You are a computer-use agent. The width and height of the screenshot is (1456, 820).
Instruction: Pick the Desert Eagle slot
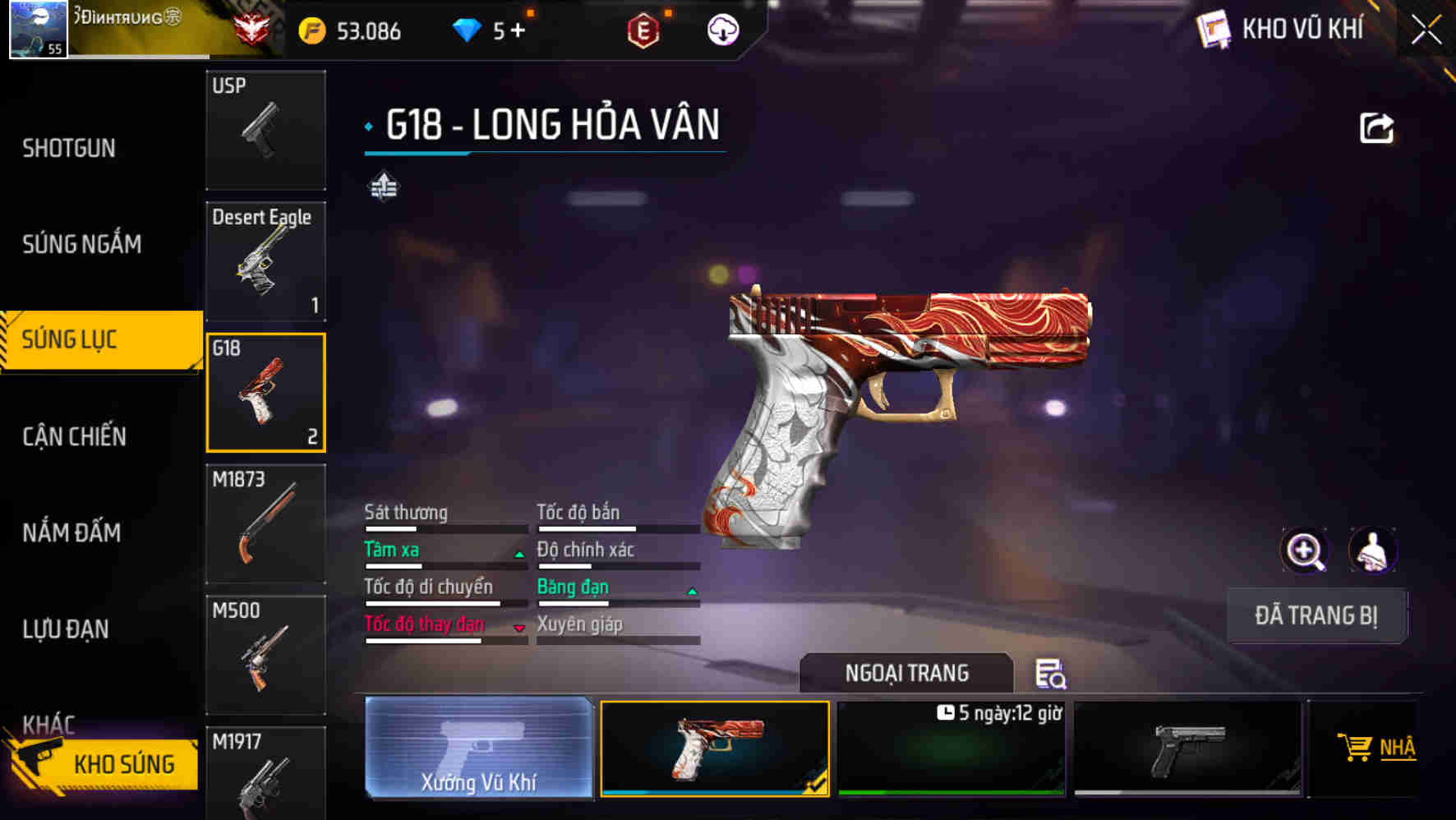[x=265, y=261]
